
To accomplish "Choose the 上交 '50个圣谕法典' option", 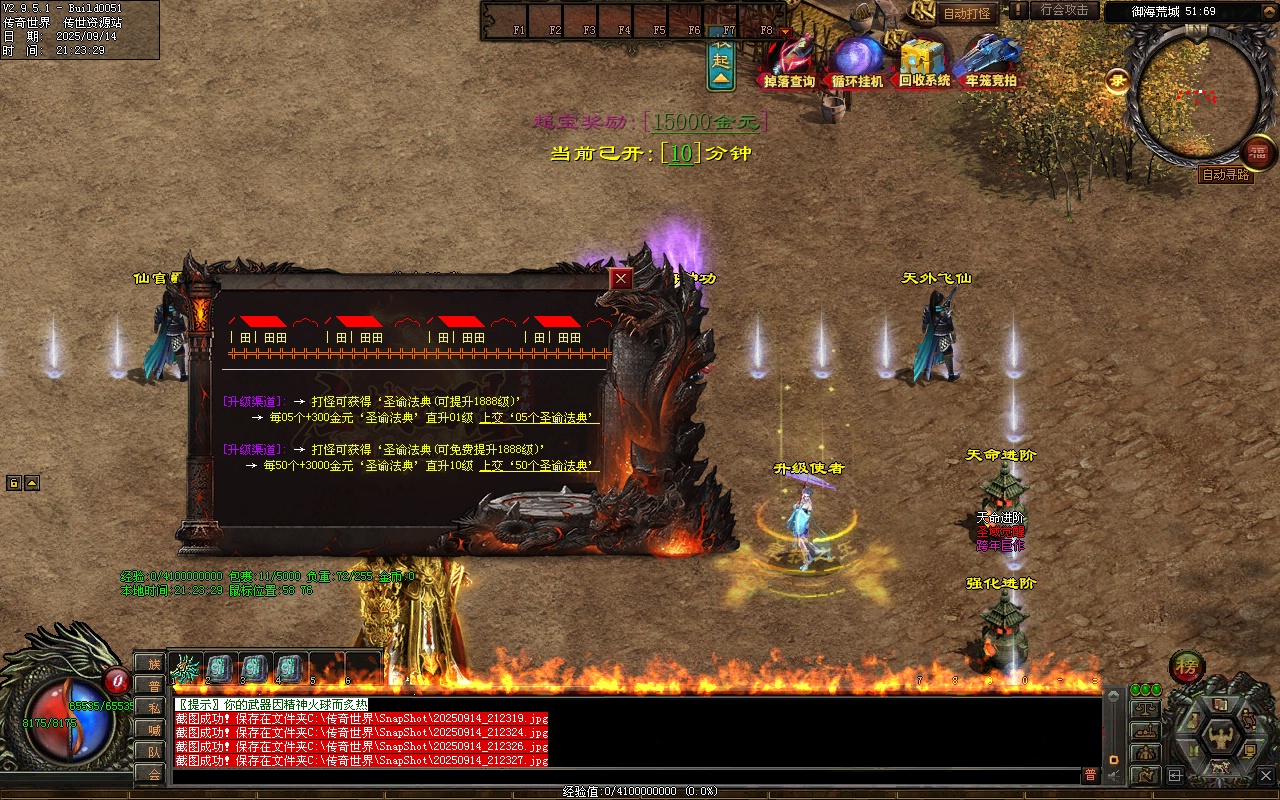I will [x=539, y=465].
